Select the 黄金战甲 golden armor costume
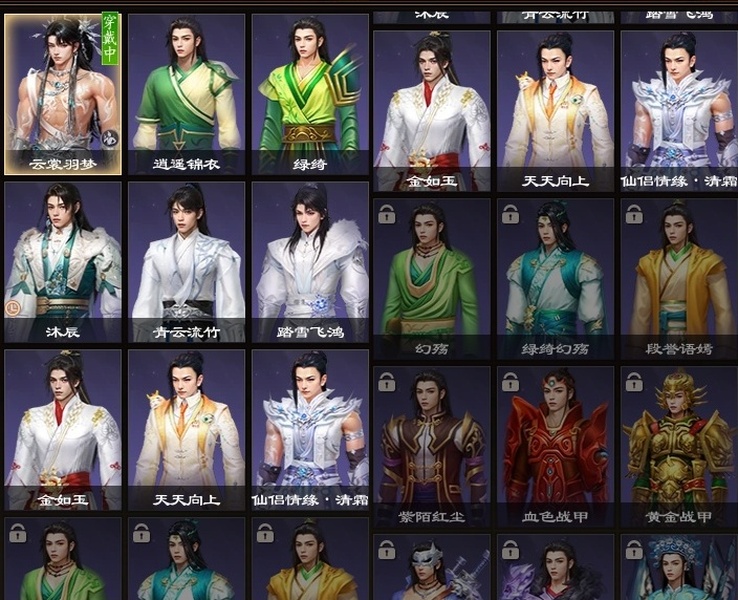The image size is (738, 600). (678, 446)
